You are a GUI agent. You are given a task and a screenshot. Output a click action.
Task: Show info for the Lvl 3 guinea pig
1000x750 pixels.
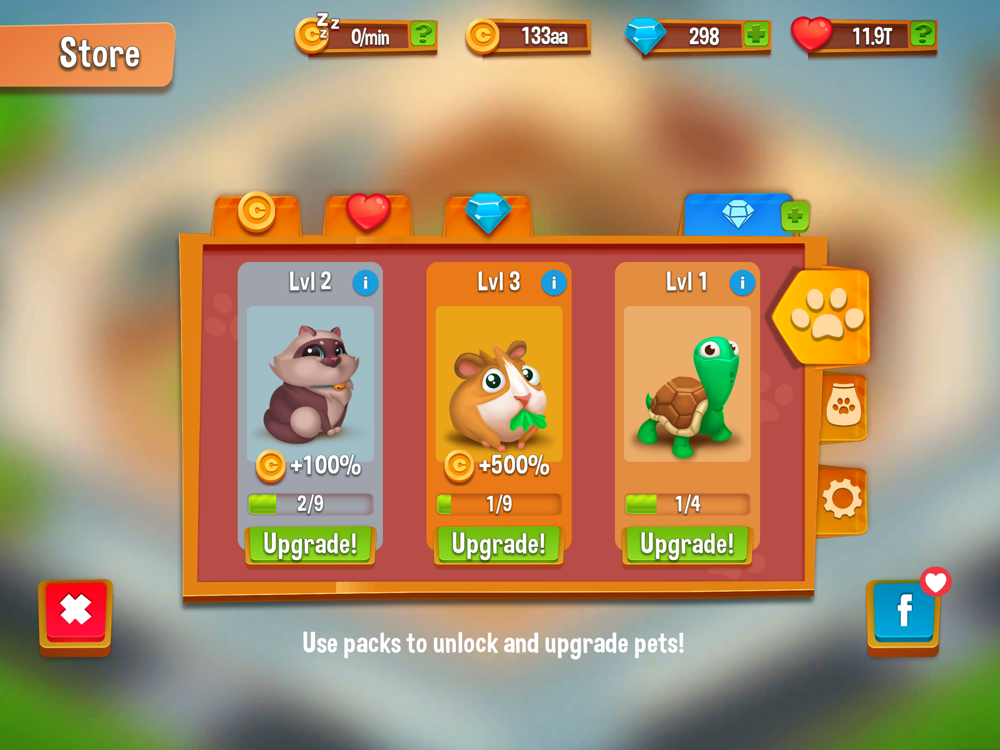(x=554, y=283)
